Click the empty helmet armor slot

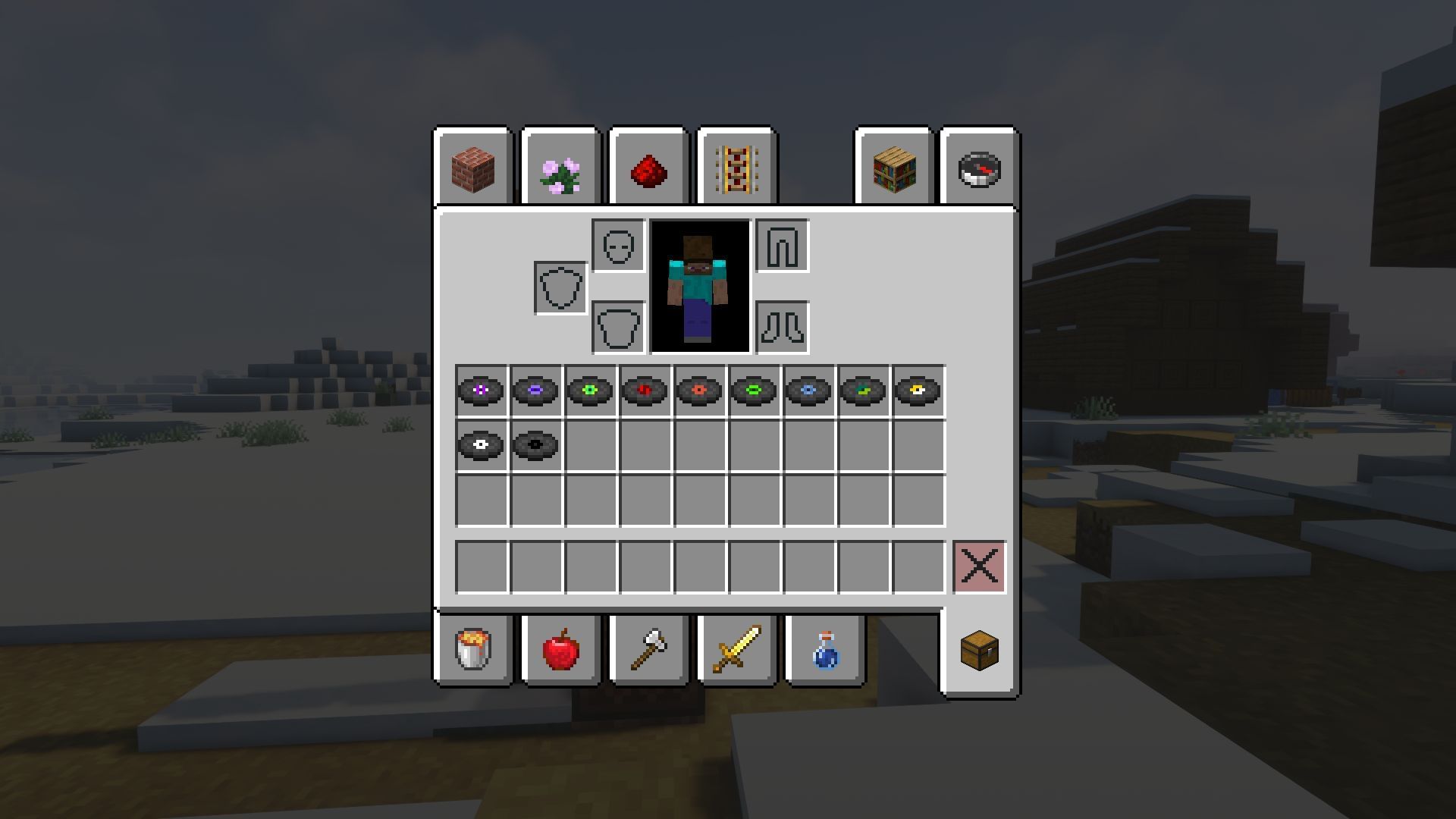coord(616,246)
